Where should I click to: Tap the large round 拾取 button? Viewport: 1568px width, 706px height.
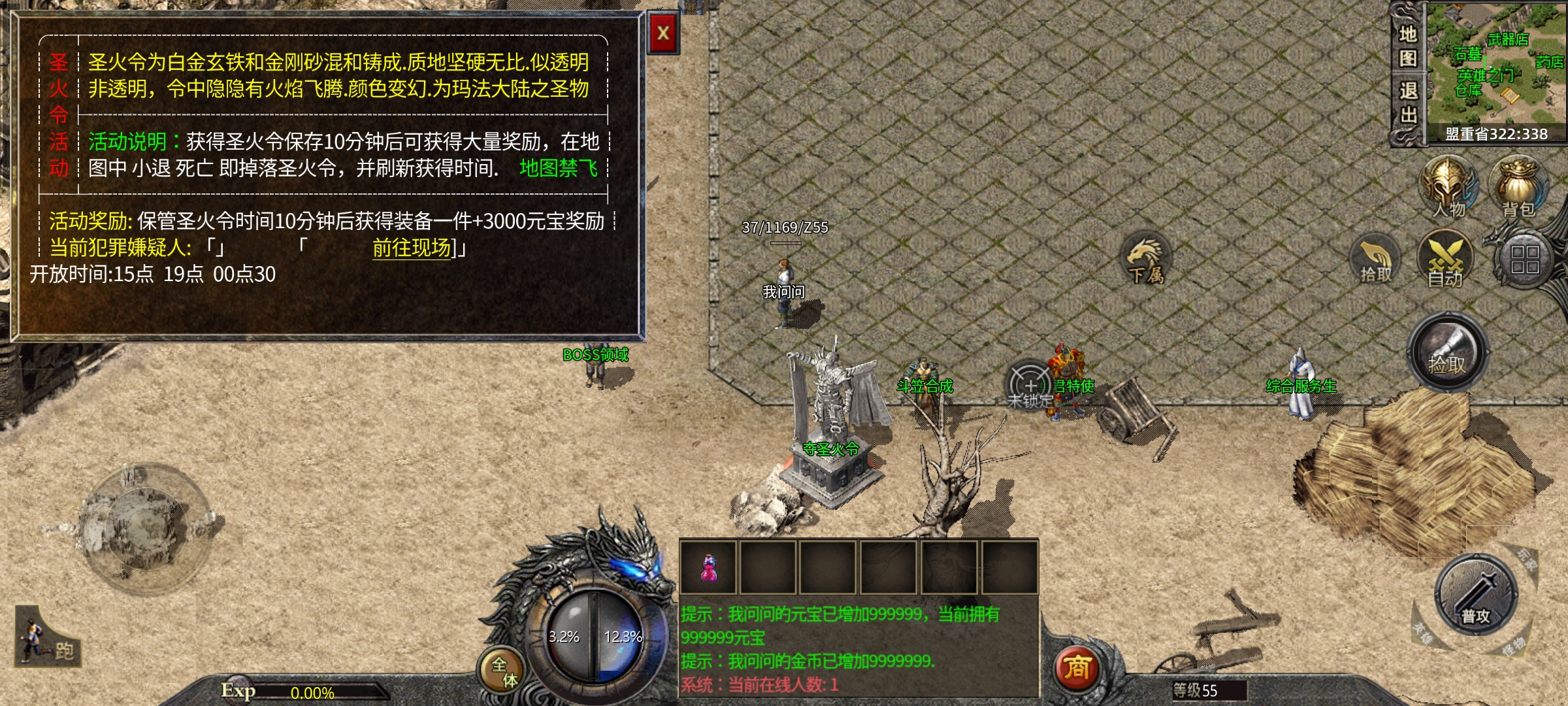point(1448,353)
